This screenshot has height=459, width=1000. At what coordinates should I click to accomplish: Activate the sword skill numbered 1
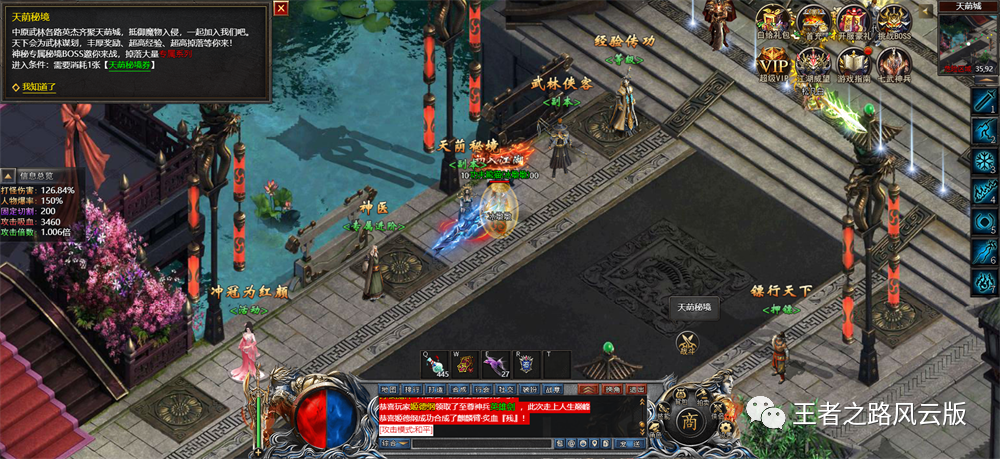pyautogui.click(x=984, y=103)
